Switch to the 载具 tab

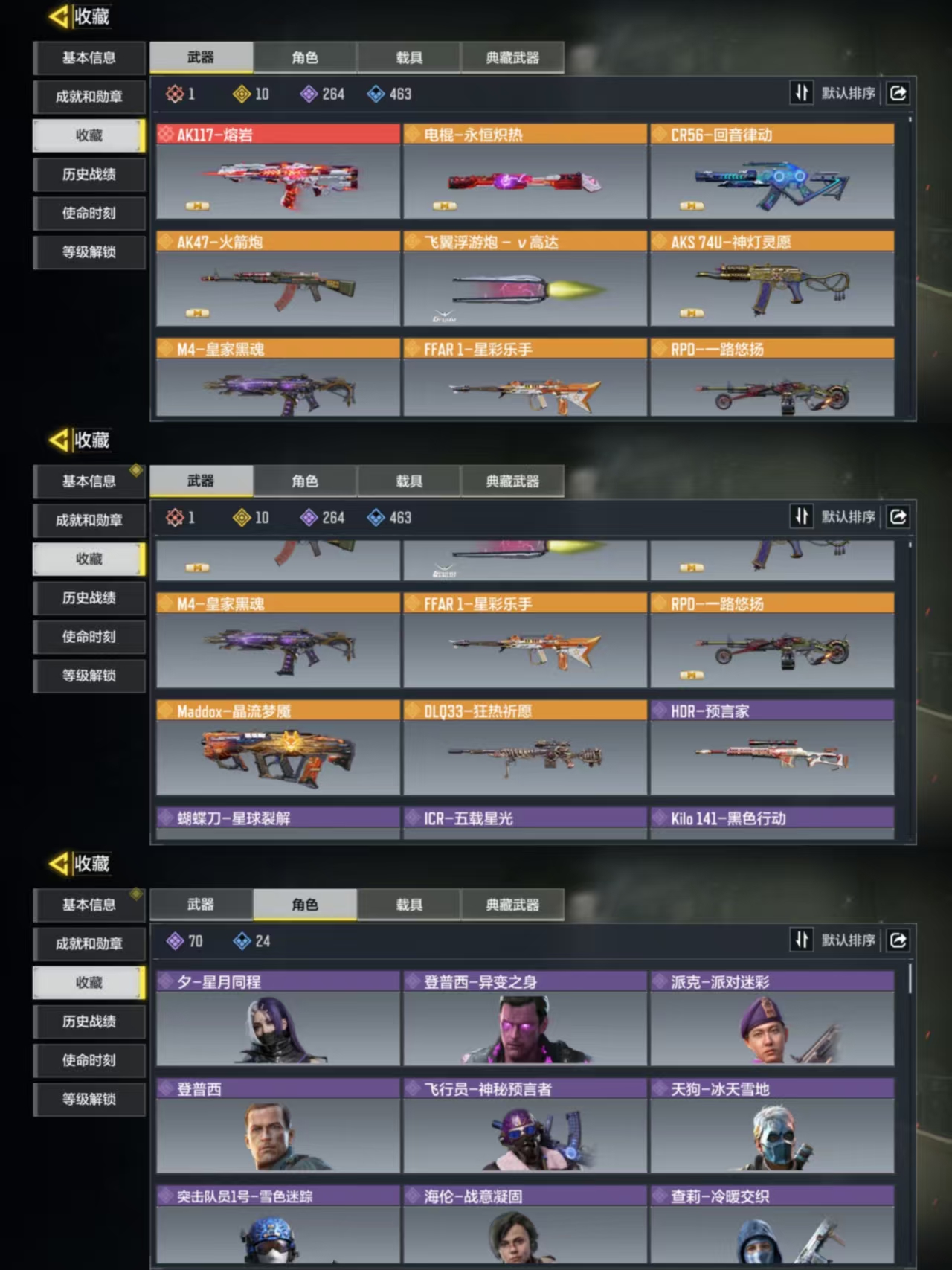410,57
